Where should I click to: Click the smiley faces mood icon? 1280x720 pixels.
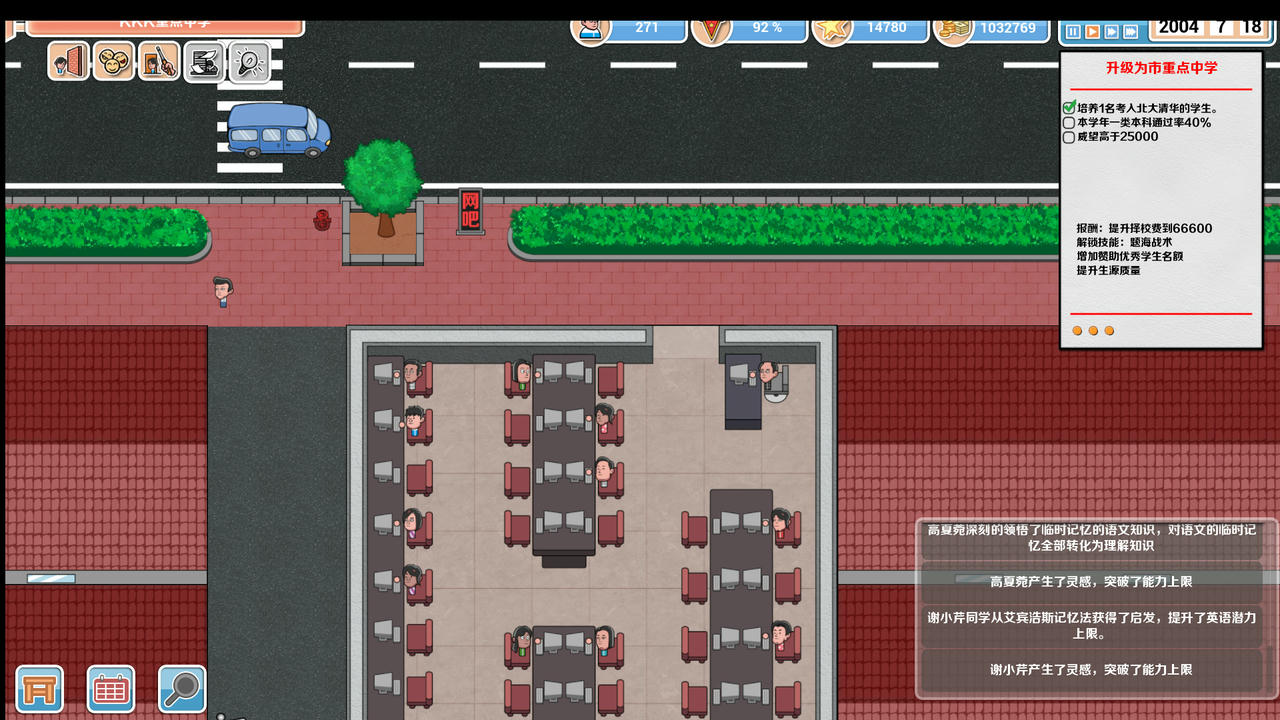click(112, 62)
